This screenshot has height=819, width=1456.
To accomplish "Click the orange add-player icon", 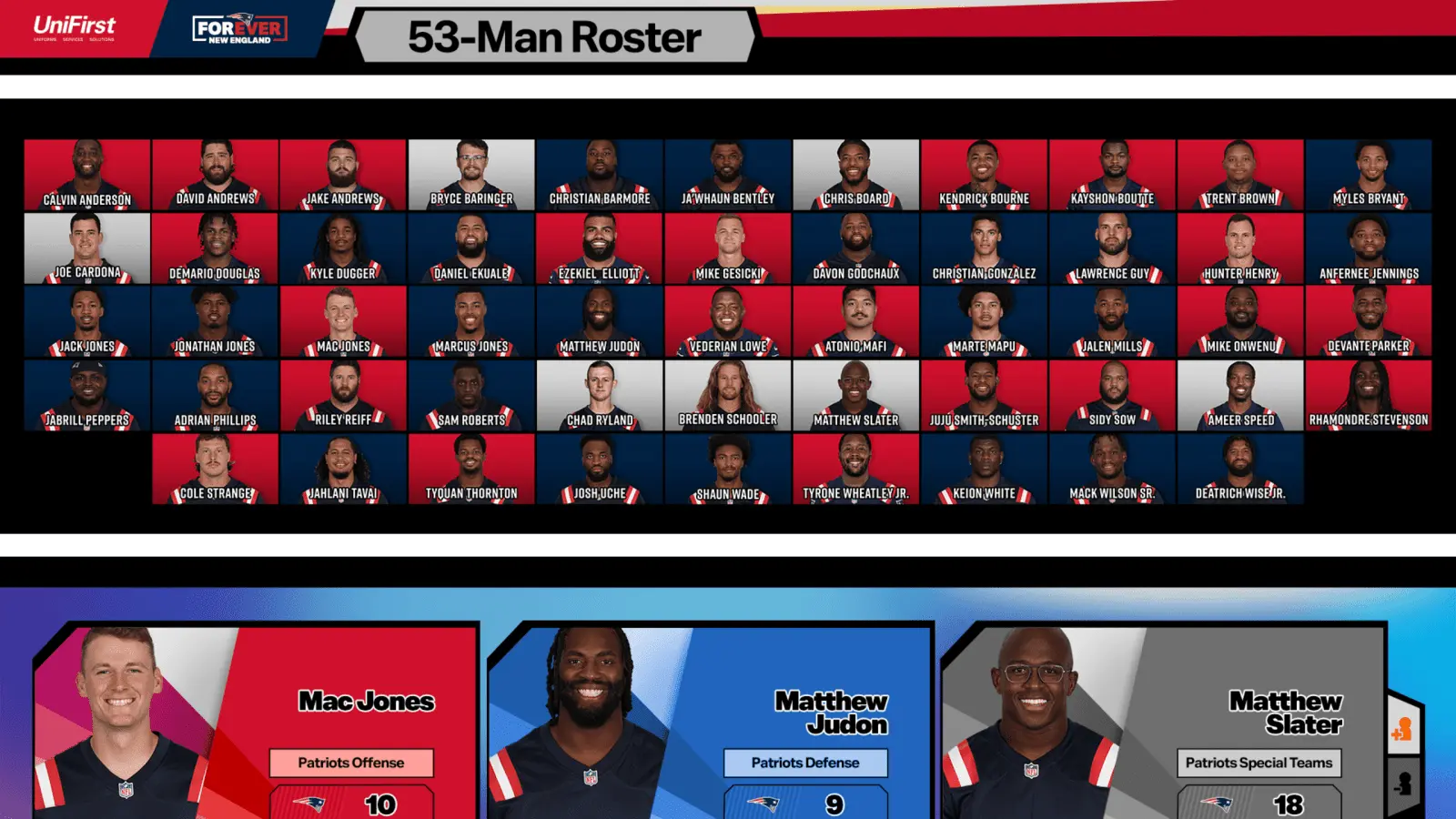I will [x=1402, y=729].
